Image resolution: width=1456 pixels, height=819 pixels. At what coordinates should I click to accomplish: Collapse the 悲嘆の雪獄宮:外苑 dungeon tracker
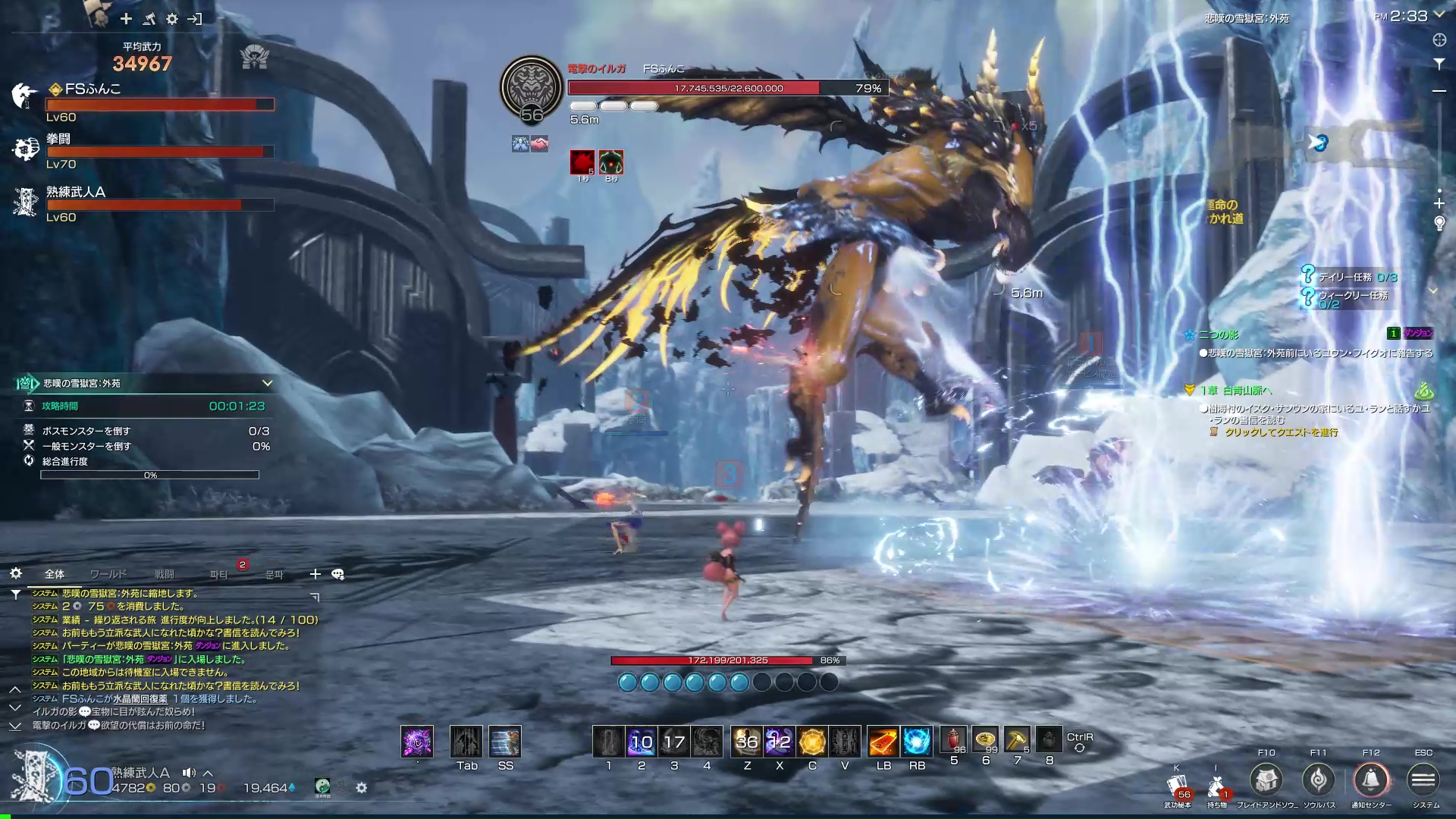267,383
